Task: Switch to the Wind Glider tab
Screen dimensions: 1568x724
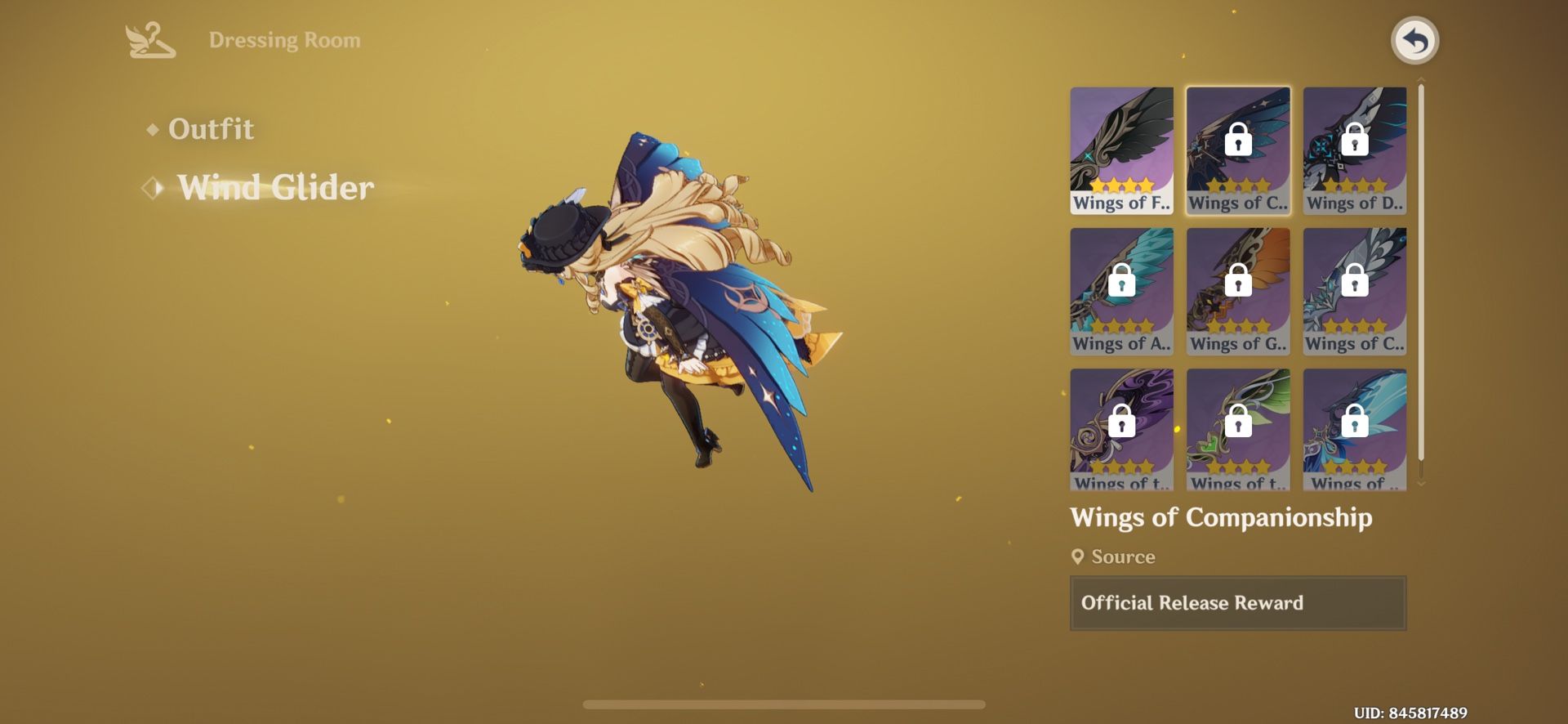Action: [274, 187]
